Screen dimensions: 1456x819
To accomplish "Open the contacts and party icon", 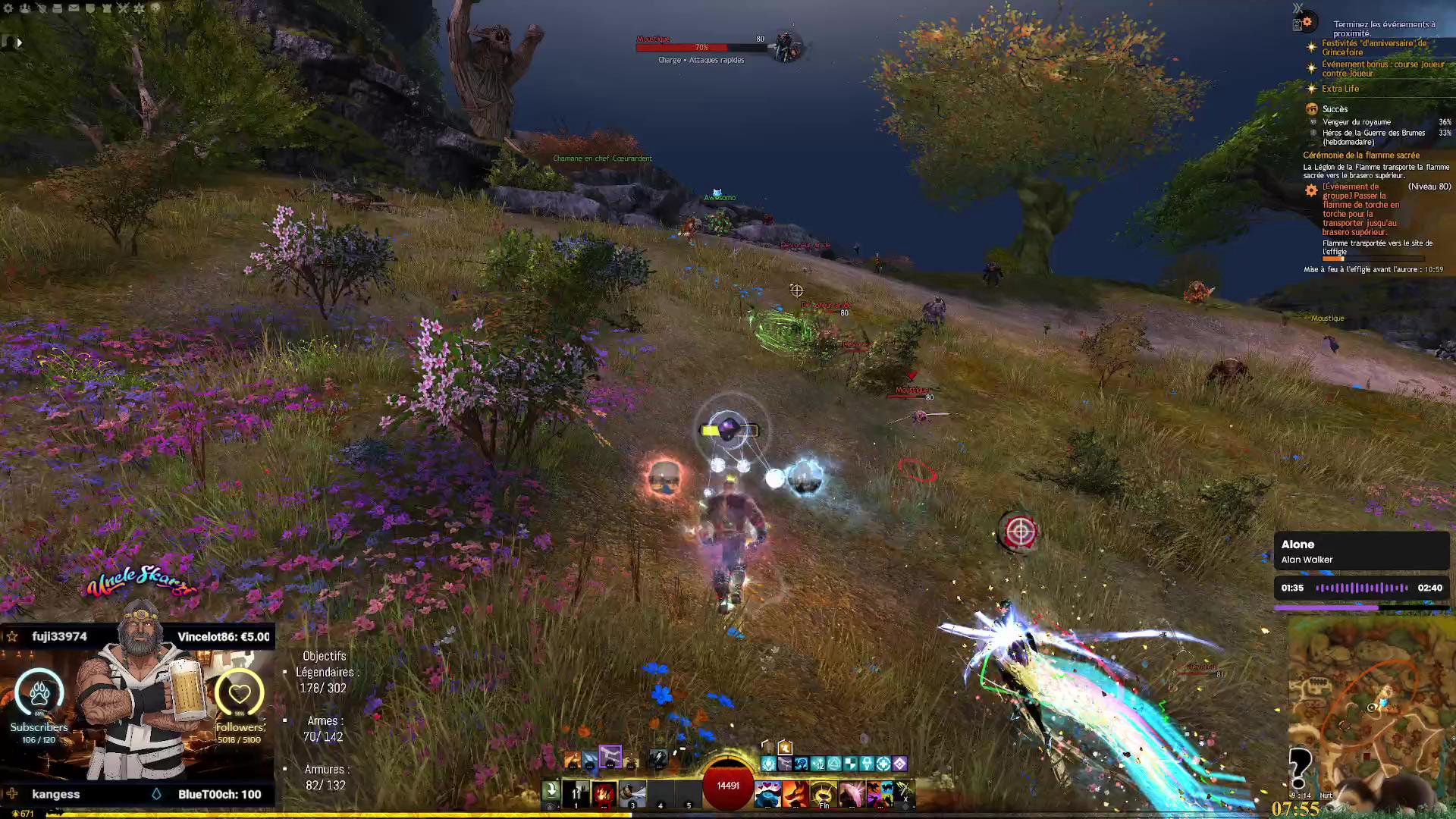I will point(25,8).
